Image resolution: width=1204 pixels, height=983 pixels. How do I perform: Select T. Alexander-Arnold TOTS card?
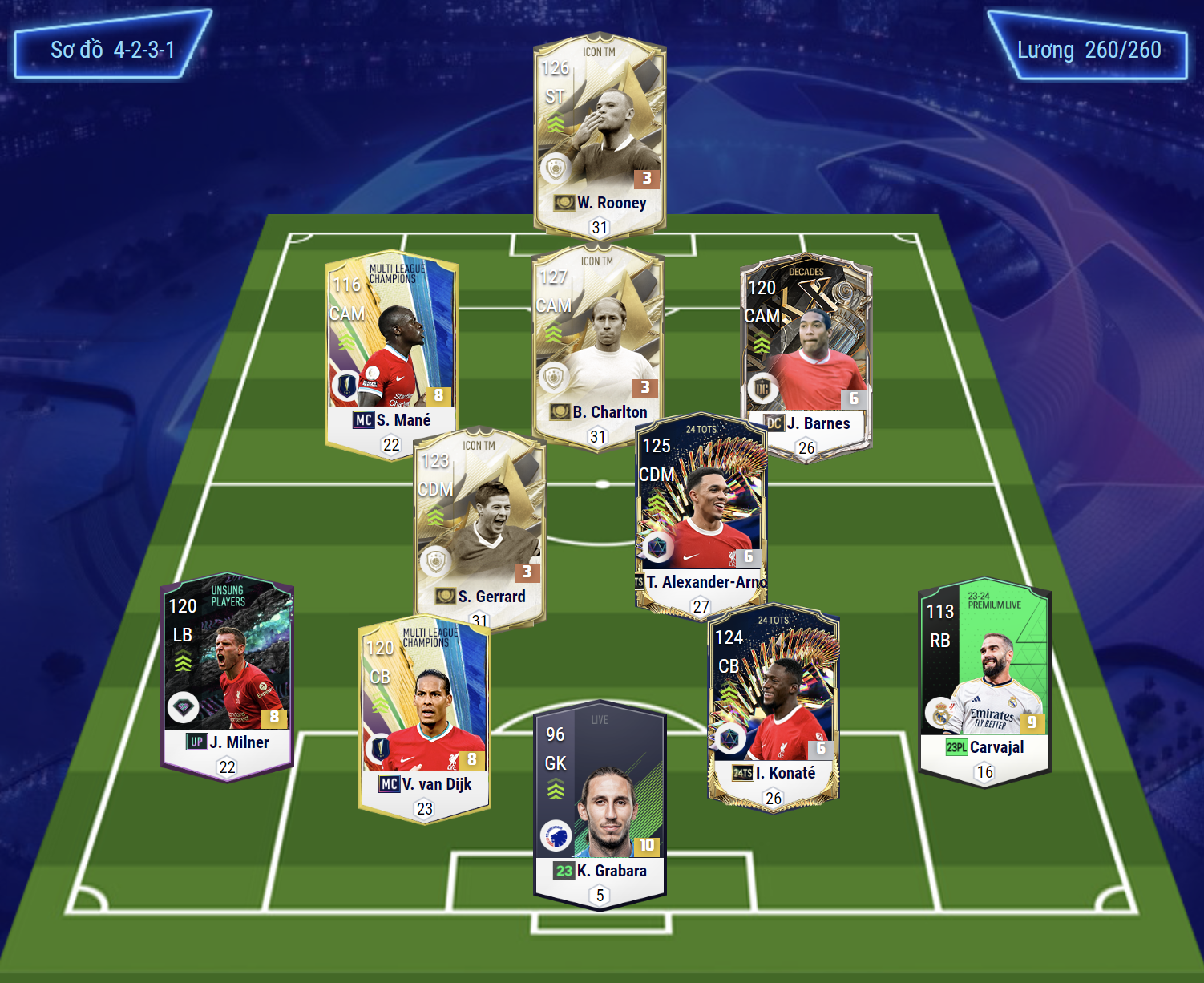[x=701, y=513]
